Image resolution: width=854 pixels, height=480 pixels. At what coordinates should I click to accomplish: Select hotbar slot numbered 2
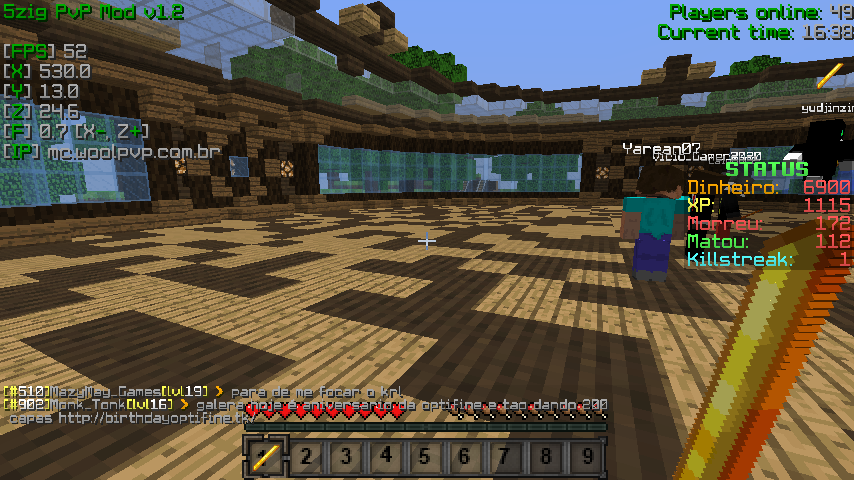click(x=305, y=458)
